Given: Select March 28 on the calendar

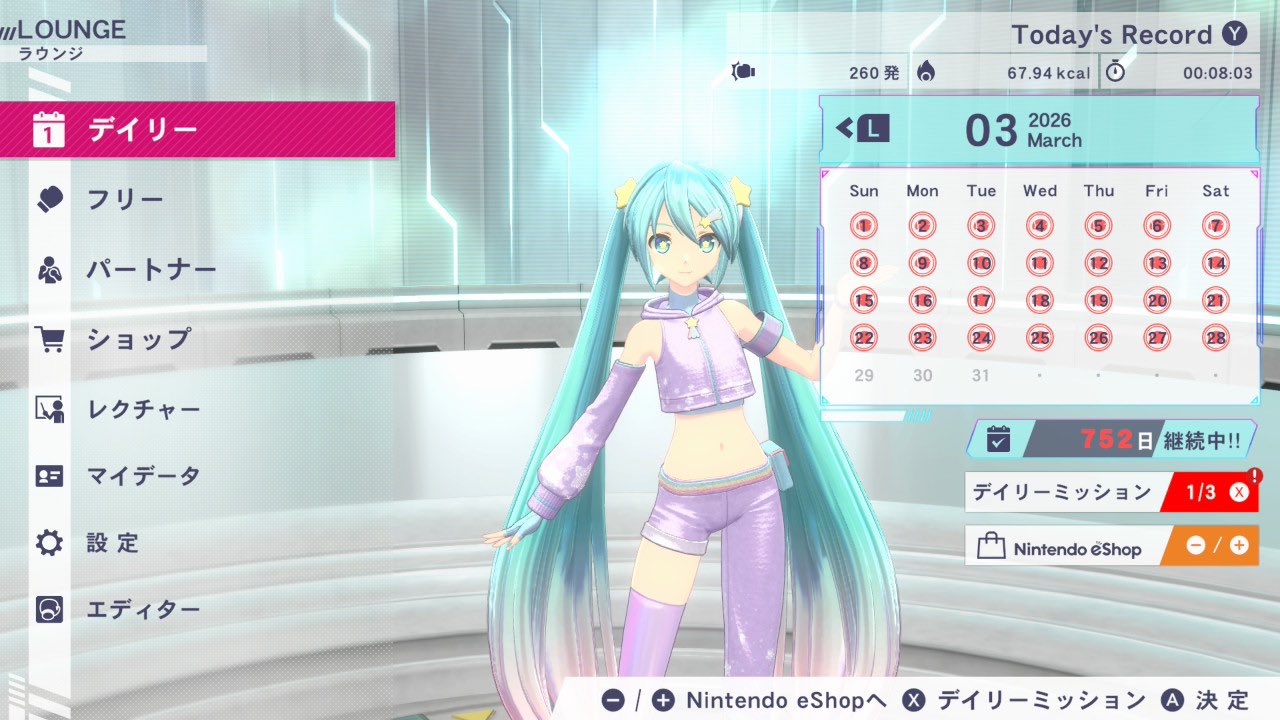Looking at the screenshot, I should tap(1215, 338).
